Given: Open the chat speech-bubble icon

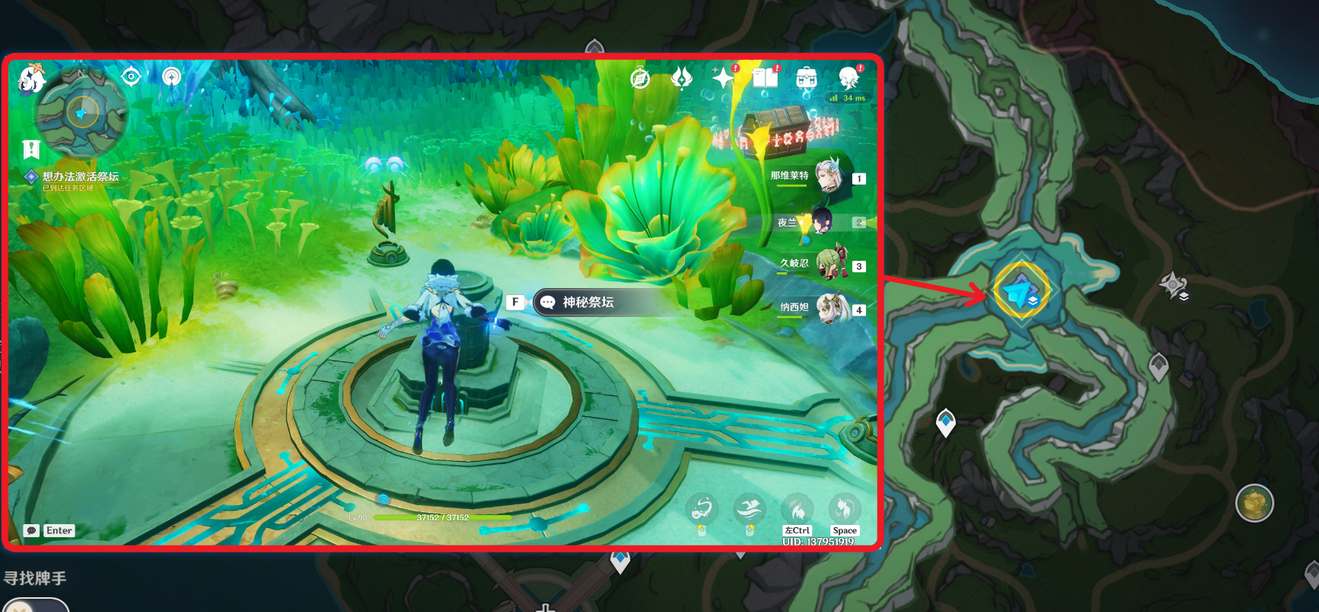Looking at the screenshot, I should tap(32, 531).
